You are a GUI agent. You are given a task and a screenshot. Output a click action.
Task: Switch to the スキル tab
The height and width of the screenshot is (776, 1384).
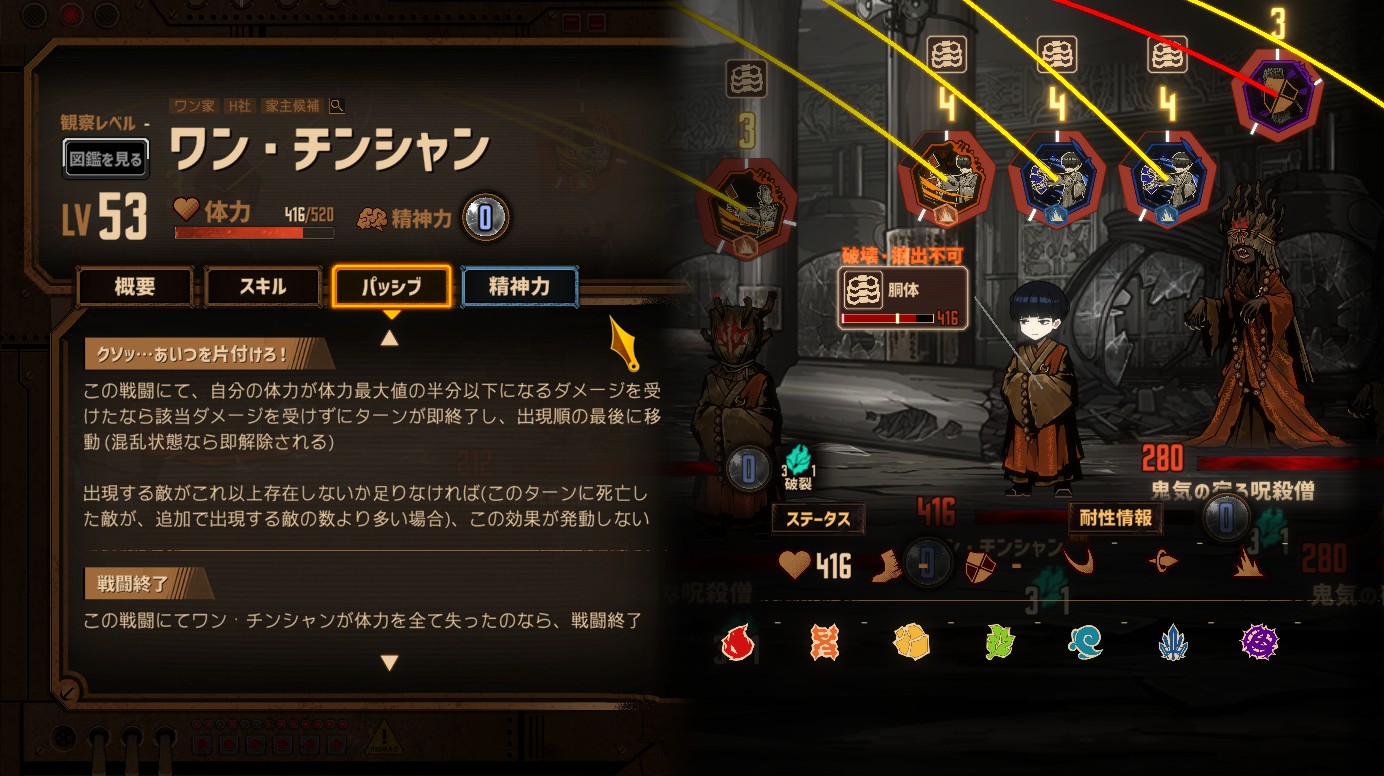(x=263, y=287)
